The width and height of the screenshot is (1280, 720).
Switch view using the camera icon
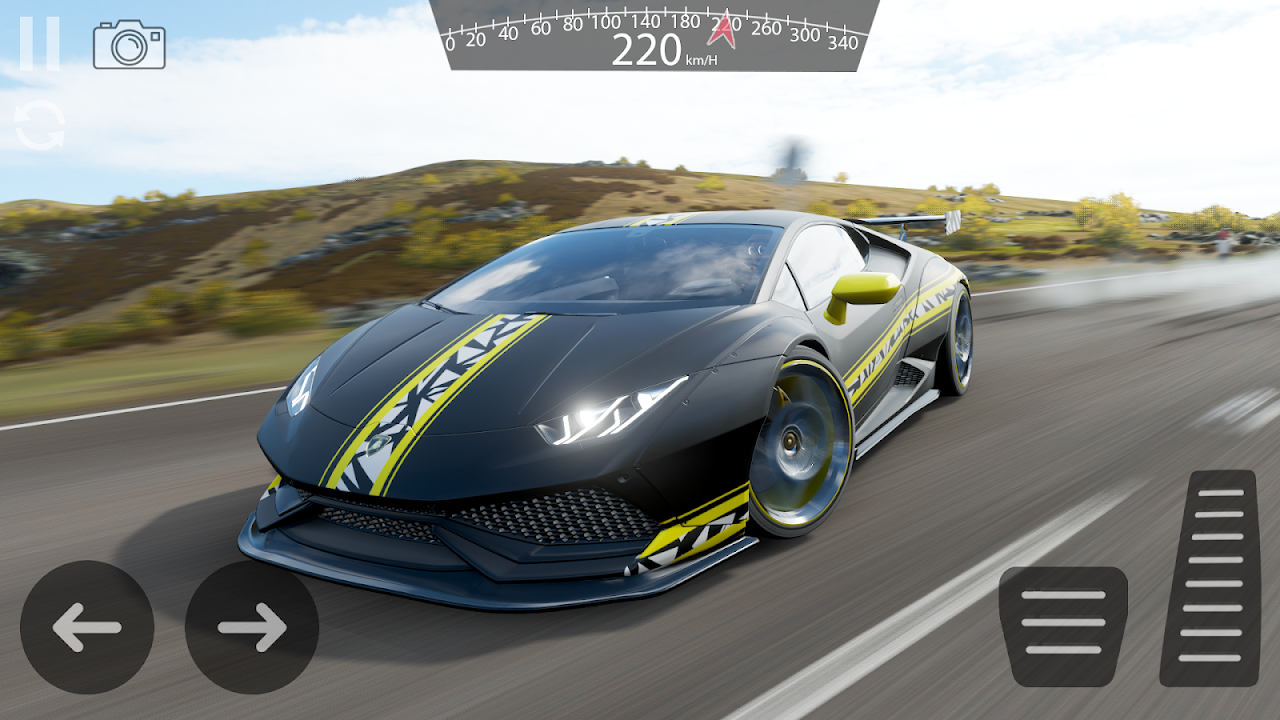(x=129, y=45)
